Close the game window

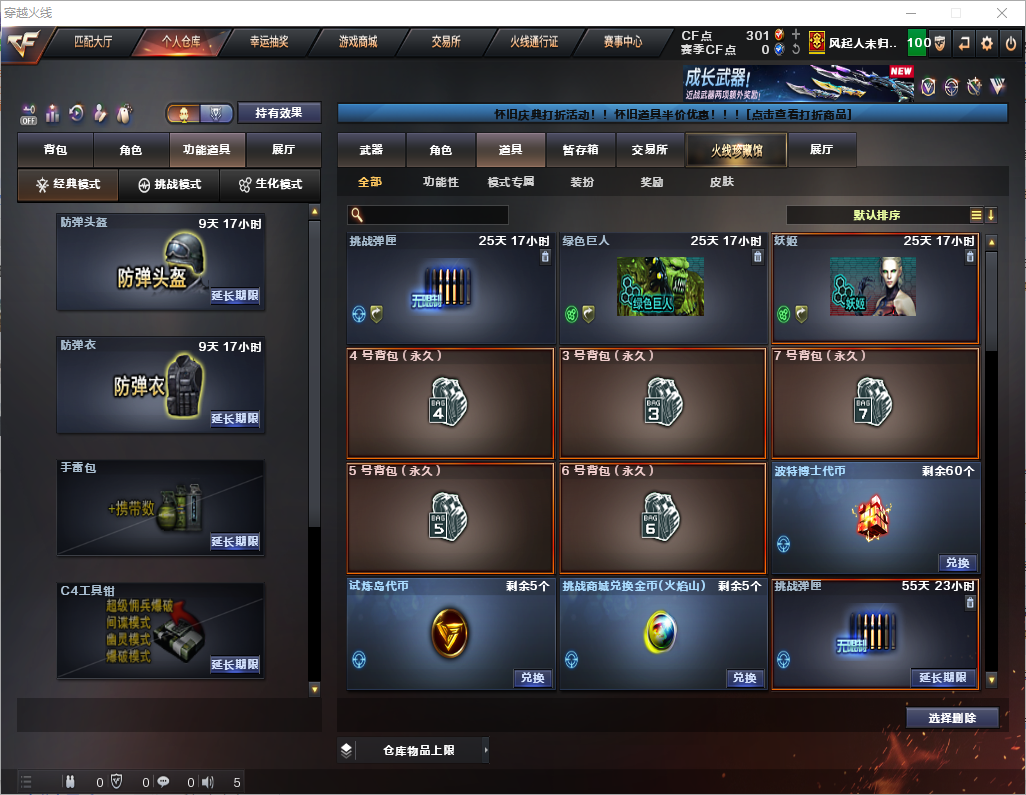1001,13
